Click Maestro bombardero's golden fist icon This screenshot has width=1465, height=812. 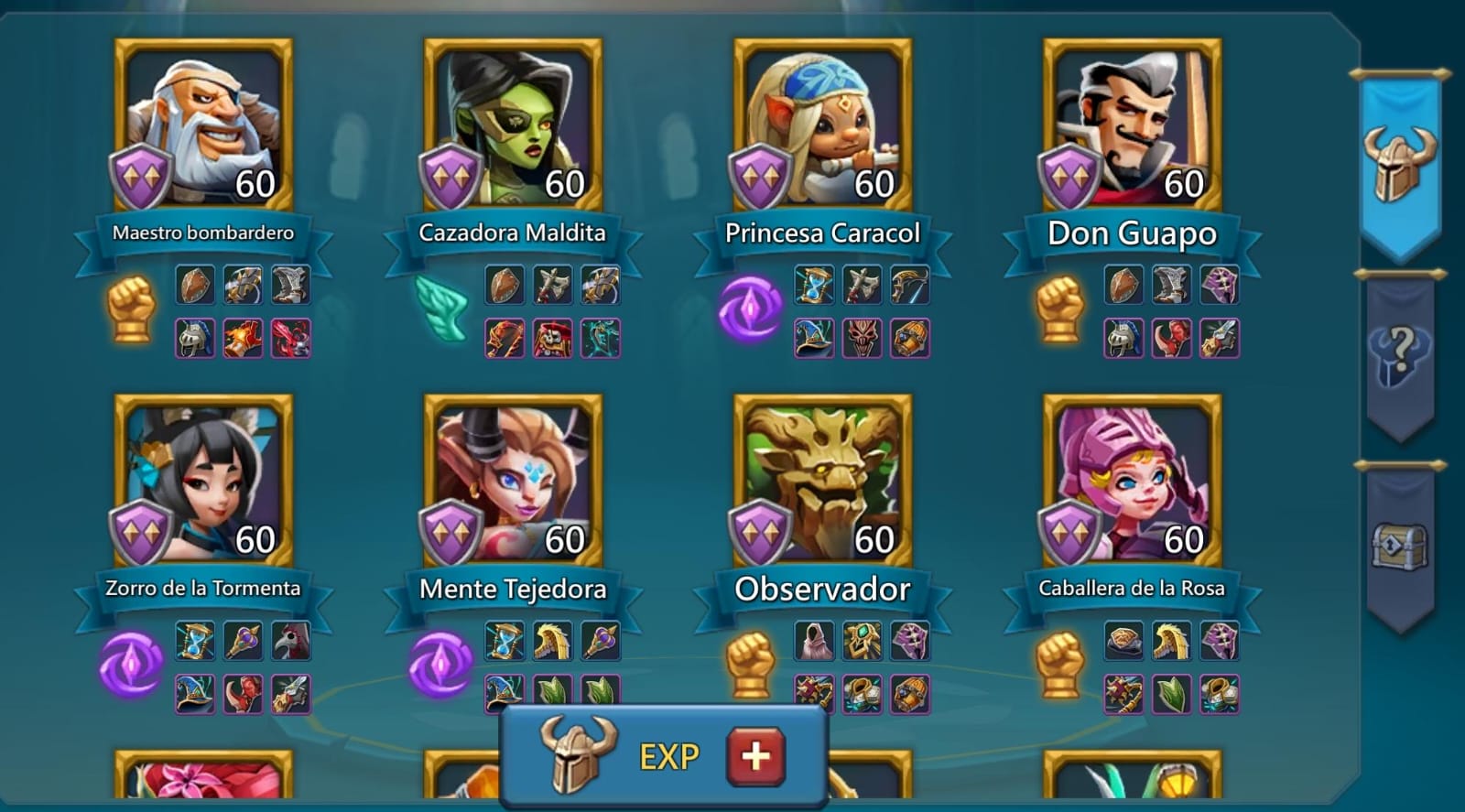pos(131,309)
